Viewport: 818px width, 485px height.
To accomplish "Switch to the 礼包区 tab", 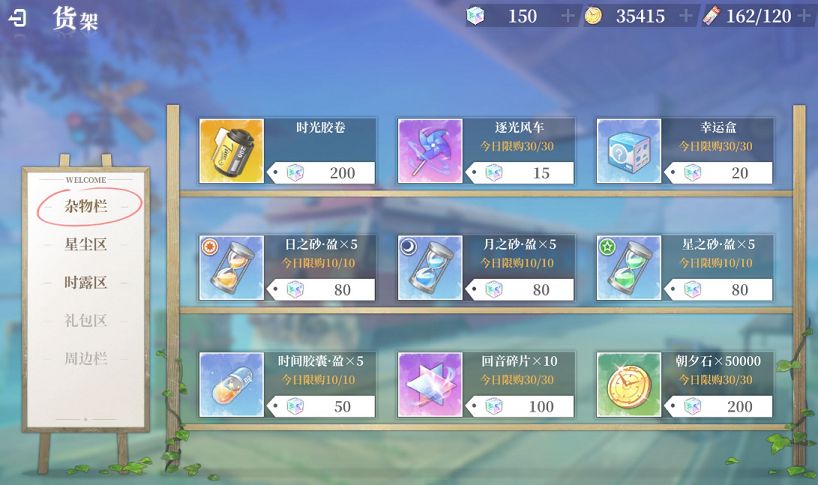I will pyautogui.click(x=86, y=320).
